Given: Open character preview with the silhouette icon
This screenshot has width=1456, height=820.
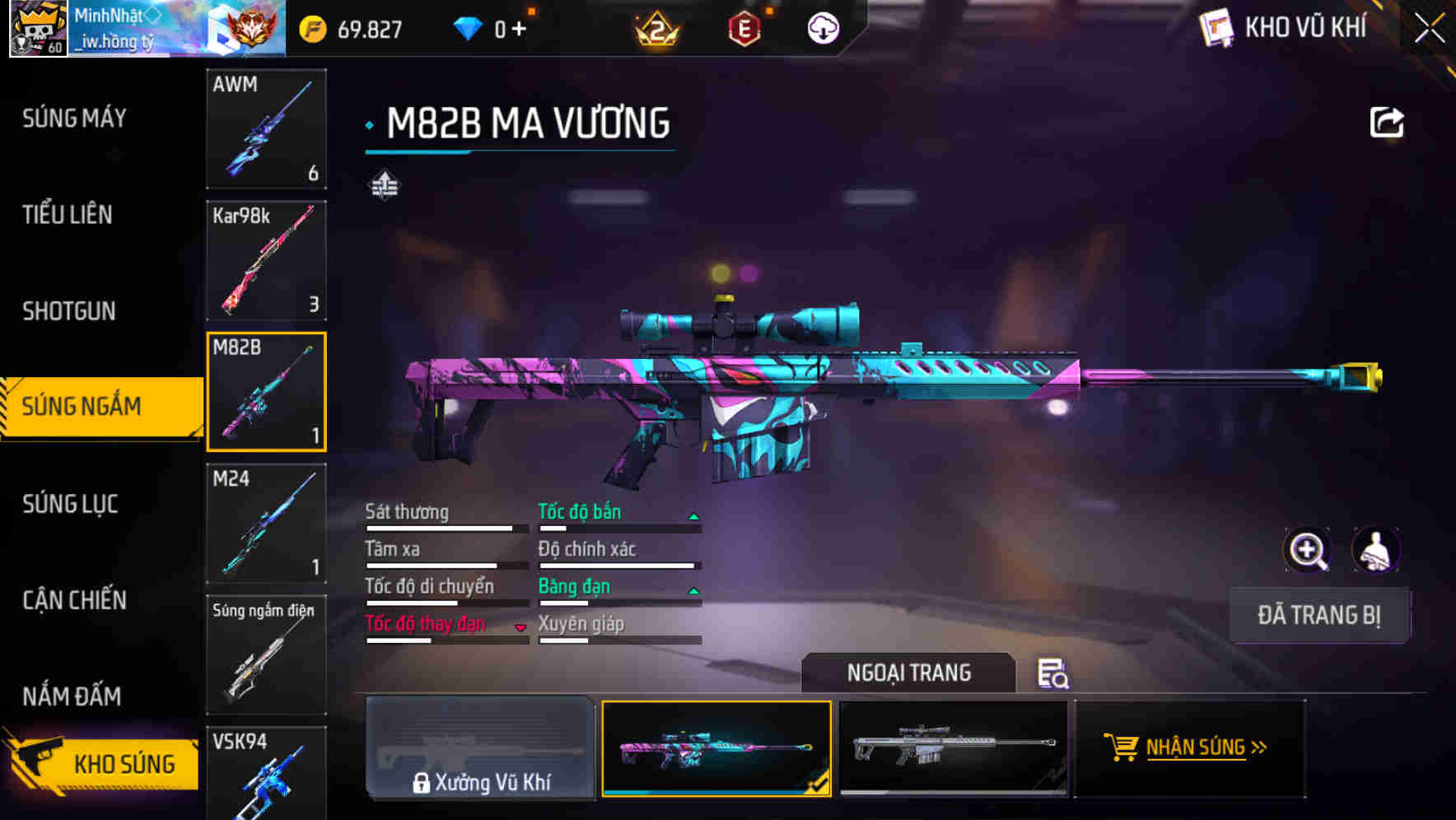Looking at the screenshot, I should pos(1374,550).
